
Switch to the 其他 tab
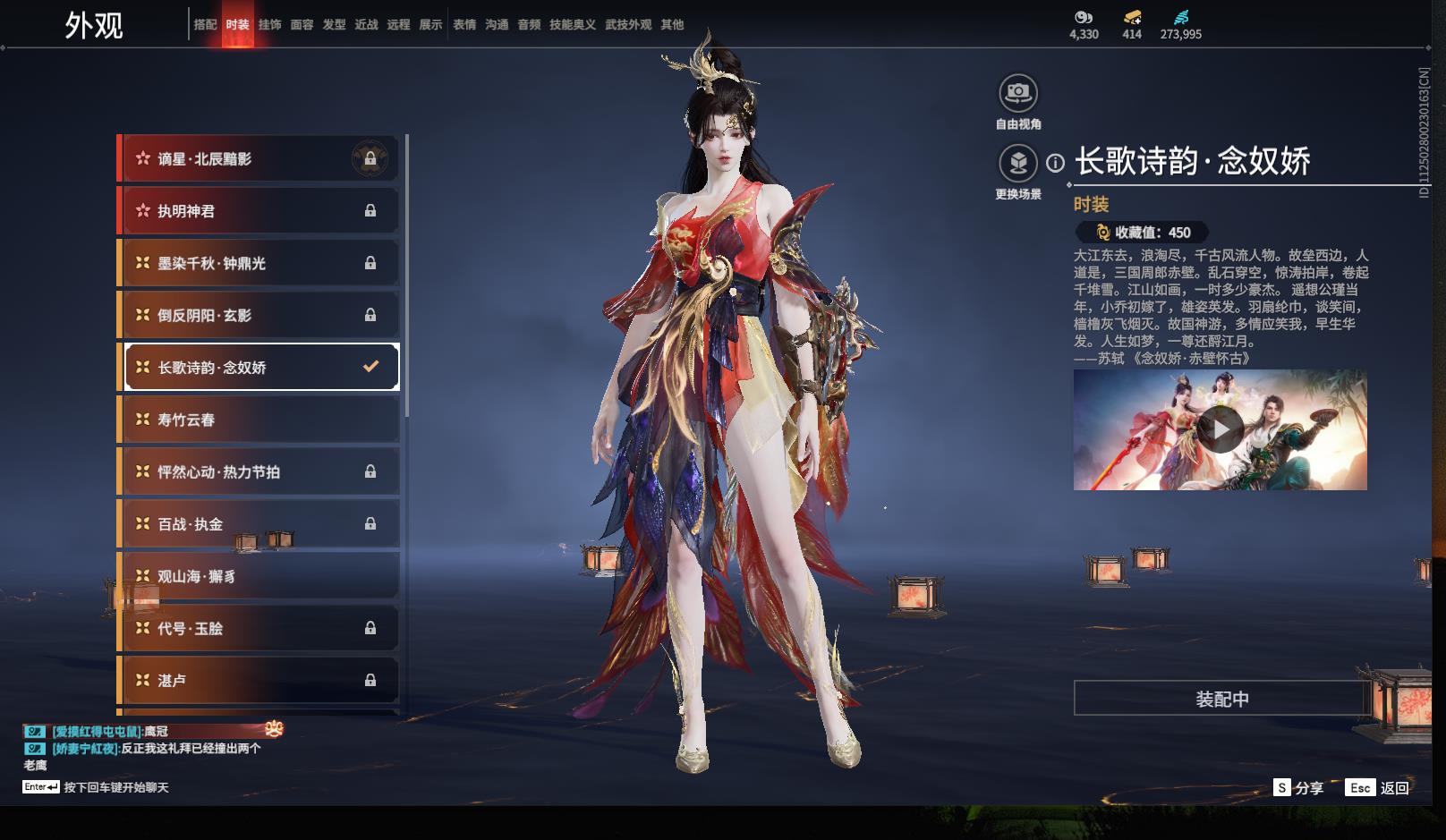coord(672,25)
